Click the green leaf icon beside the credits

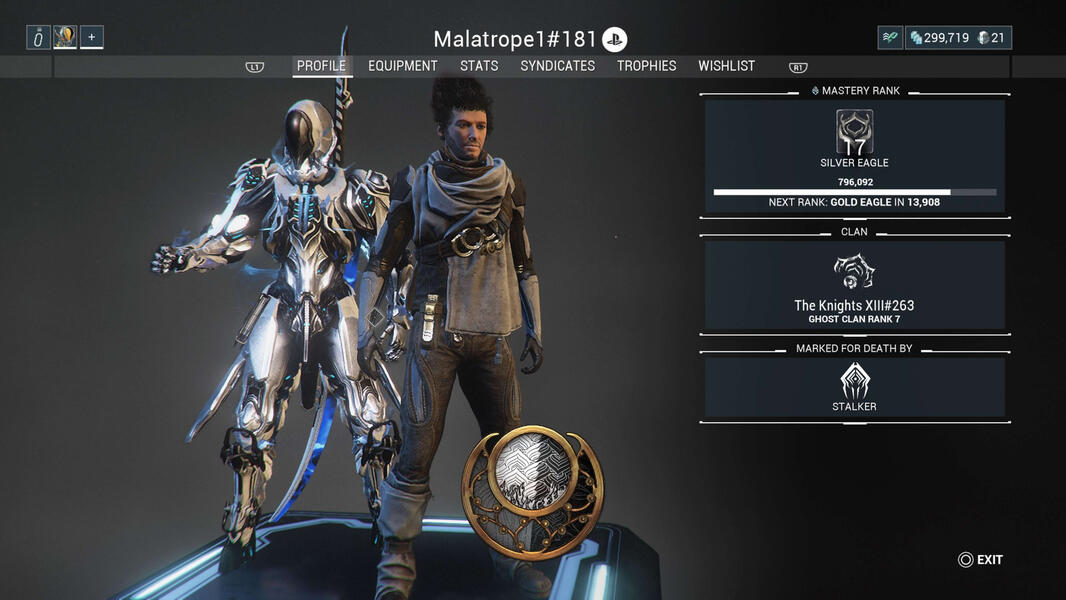point(890,38)
